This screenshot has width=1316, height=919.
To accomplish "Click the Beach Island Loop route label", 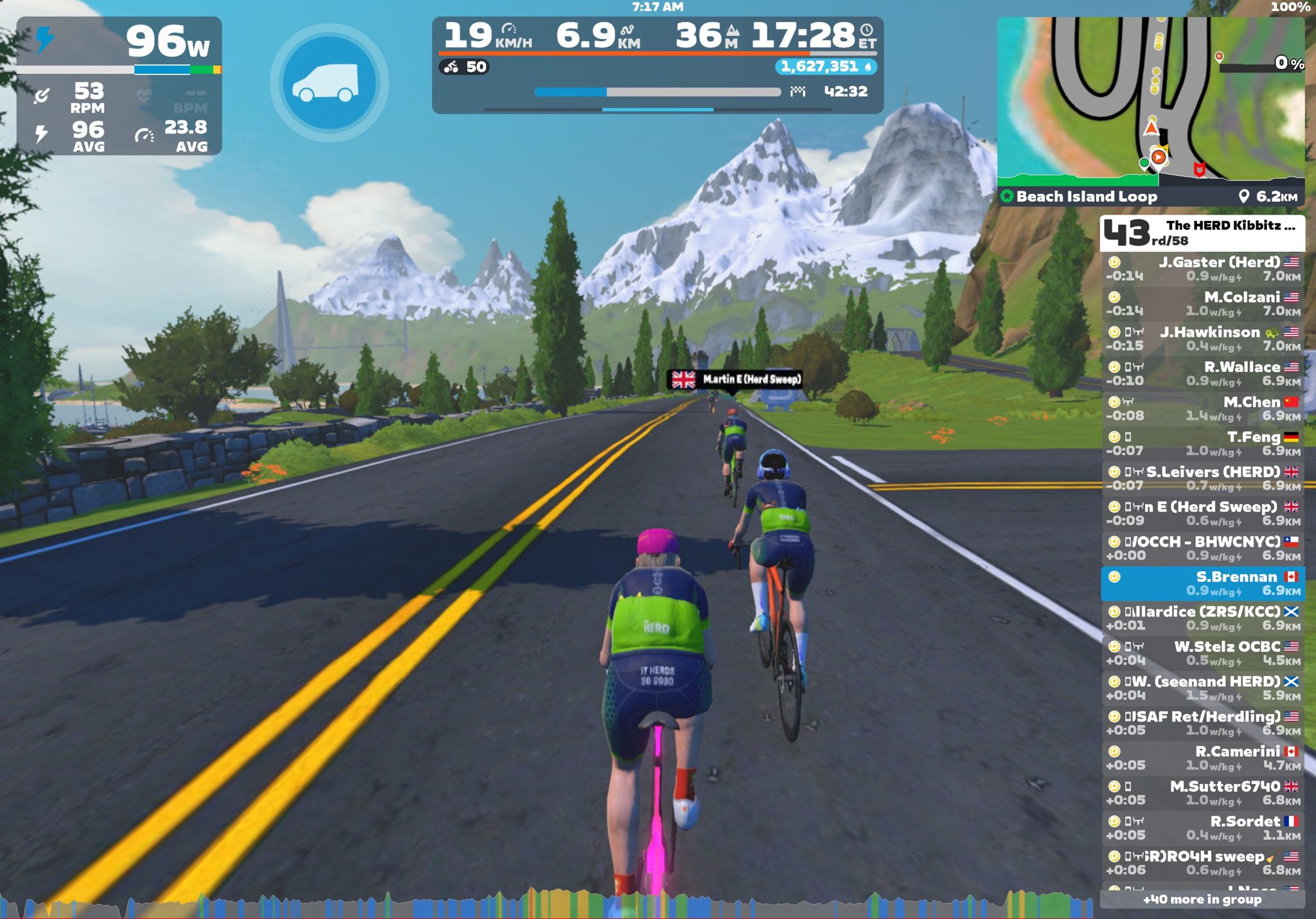I will pos(1086,197).
